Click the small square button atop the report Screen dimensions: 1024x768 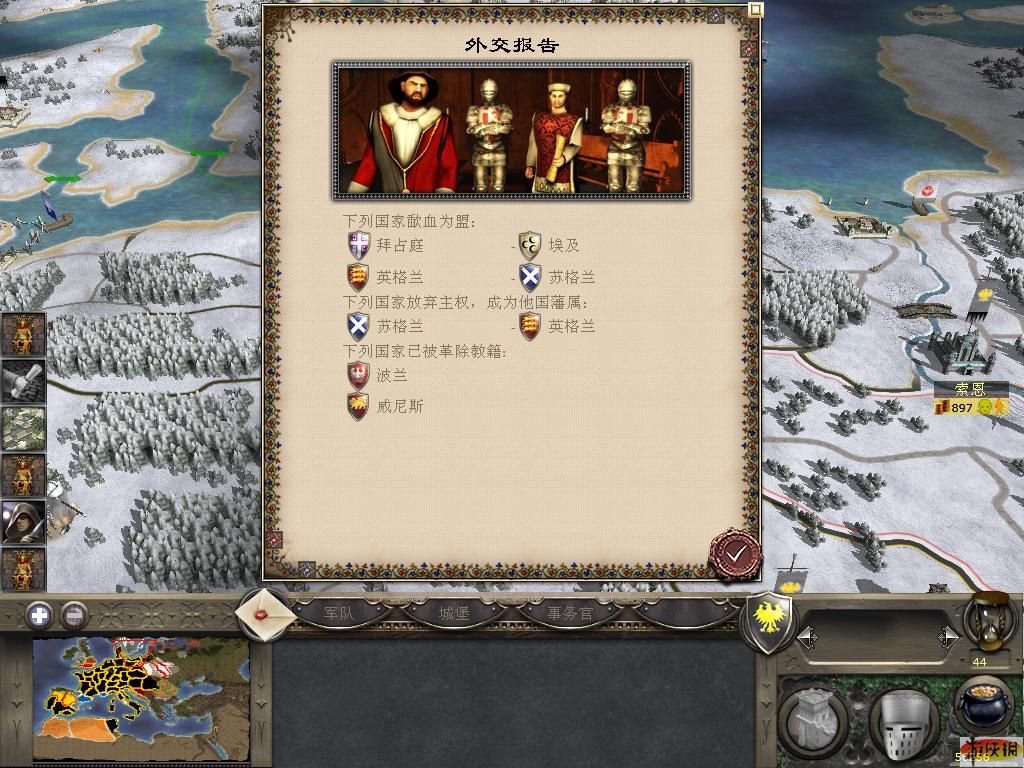coord(756,10)
